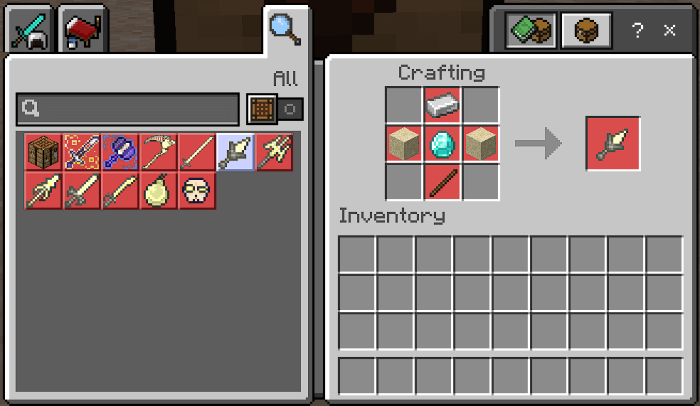Viewport: 700px width, 406px height.
Task: Open the sword and helmet equipment tab
Action: coord(30,32)
